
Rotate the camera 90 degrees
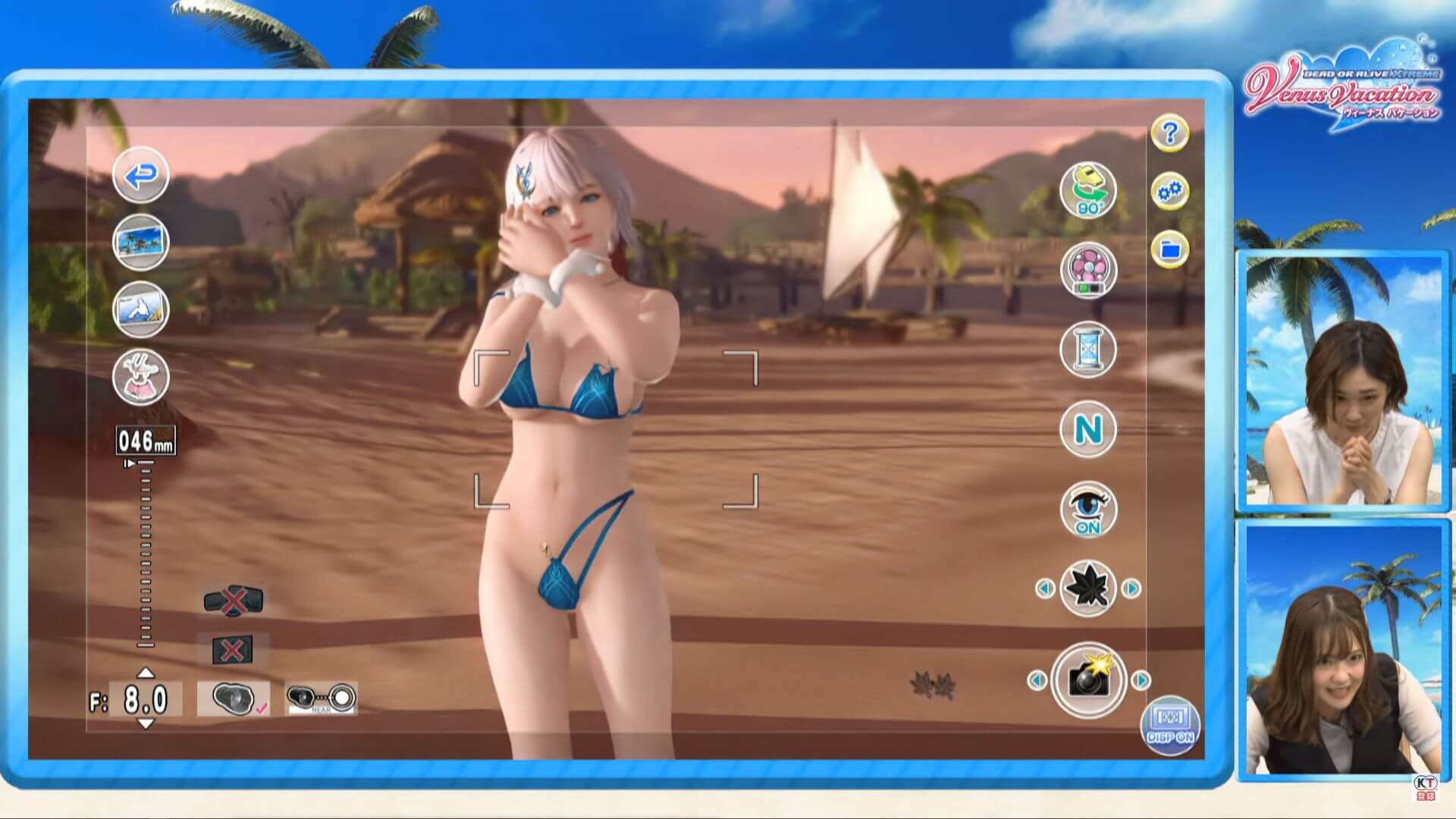pos(1087,190)
